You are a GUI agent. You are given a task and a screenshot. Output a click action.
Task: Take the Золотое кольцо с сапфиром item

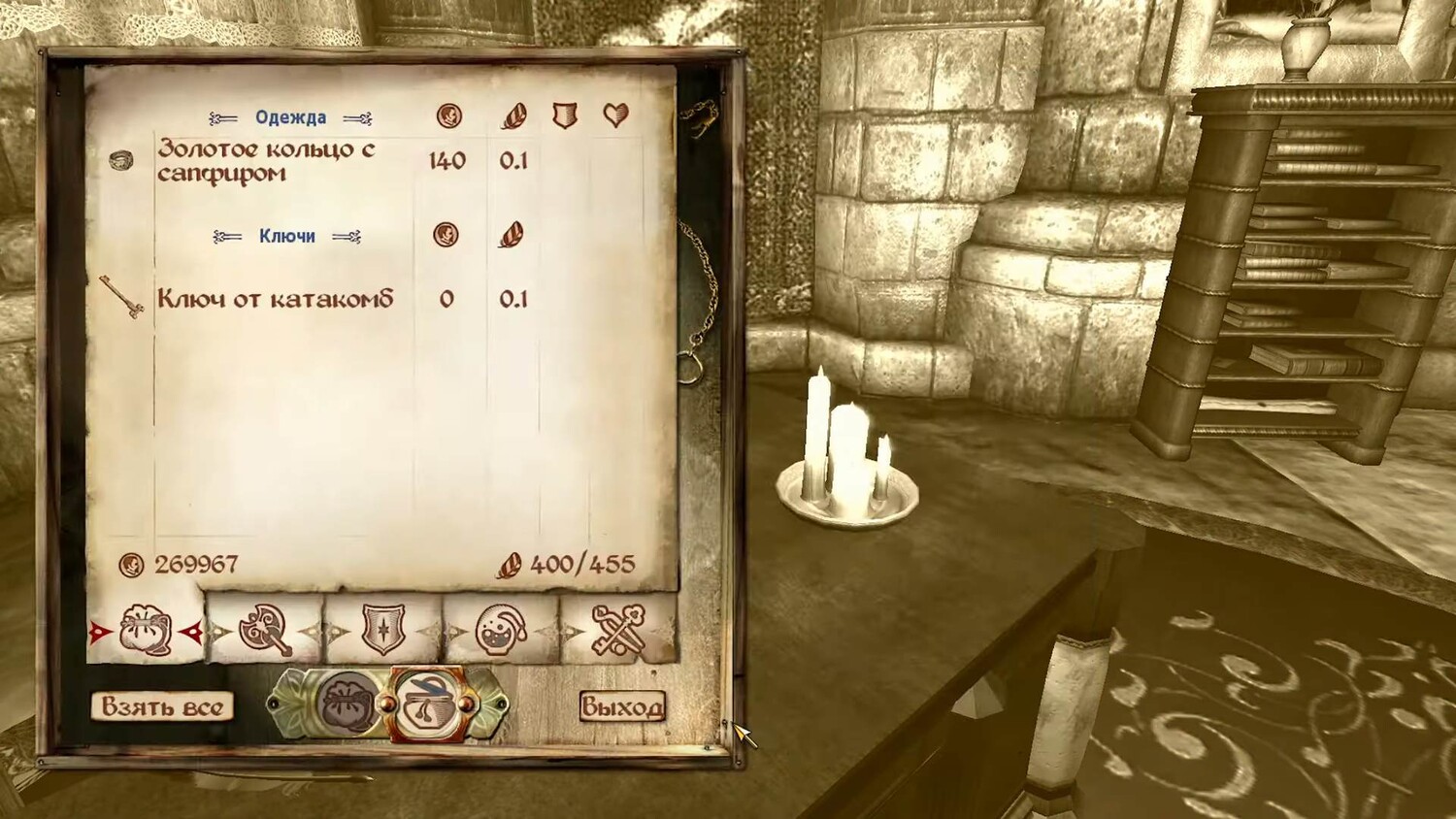(265, 161)
